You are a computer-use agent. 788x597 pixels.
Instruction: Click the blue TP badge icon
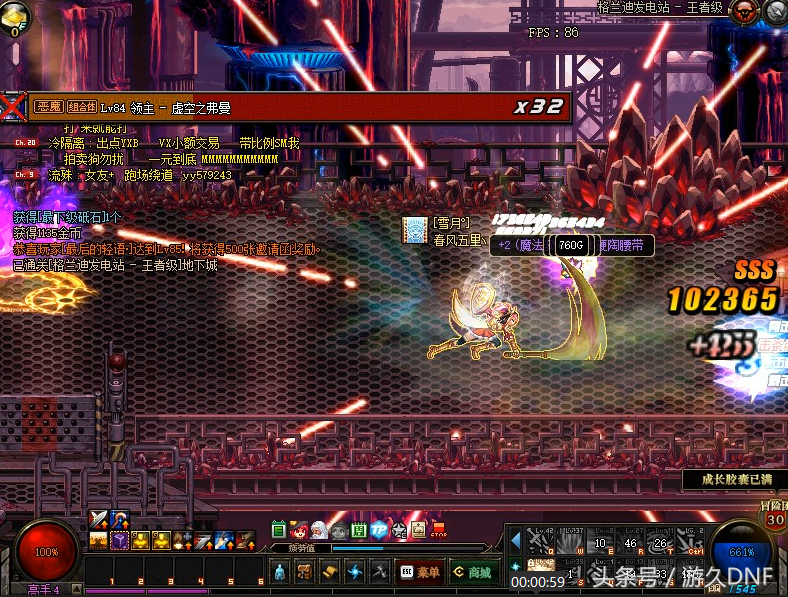[379, 530]
